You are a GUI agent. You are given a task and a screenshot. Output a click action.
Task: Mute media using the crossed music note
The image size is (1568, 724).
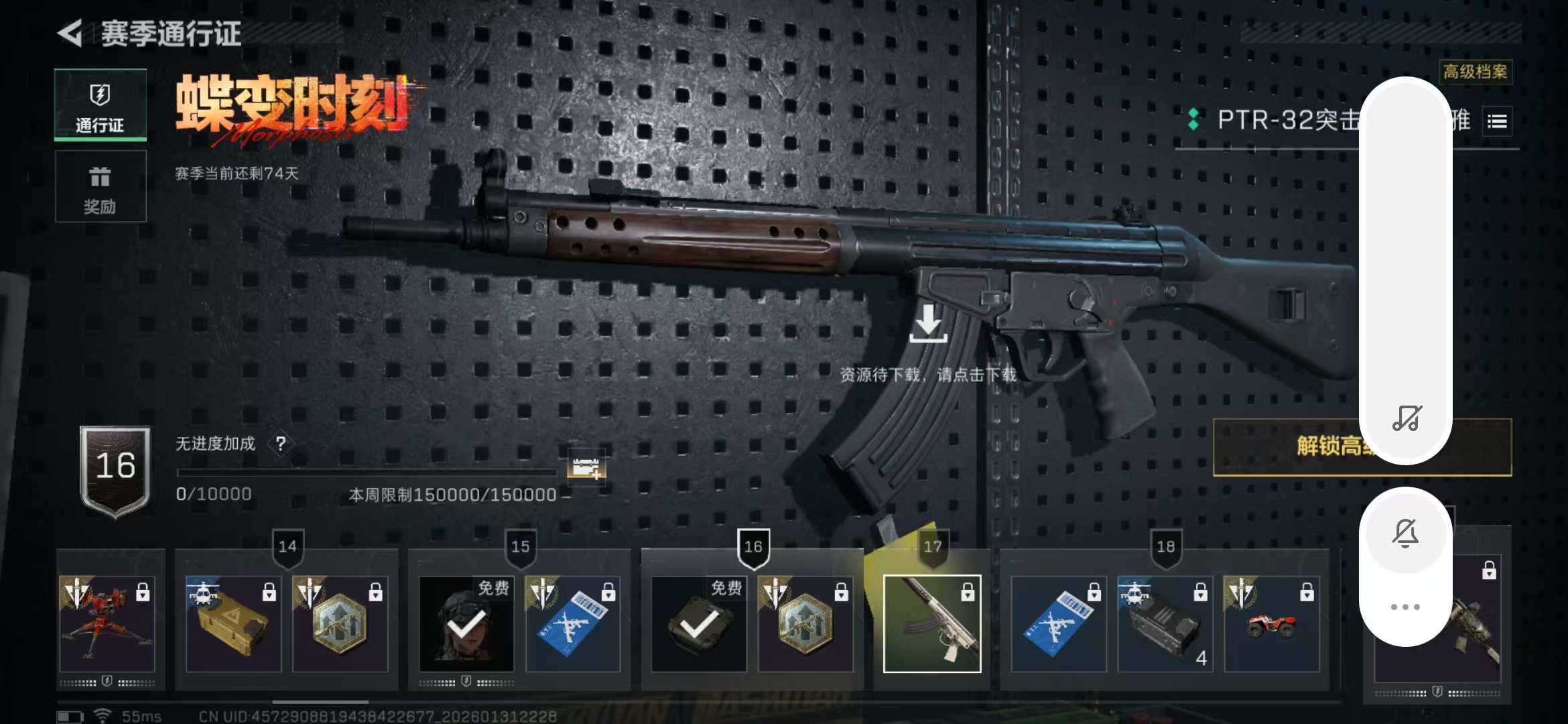1406,418
